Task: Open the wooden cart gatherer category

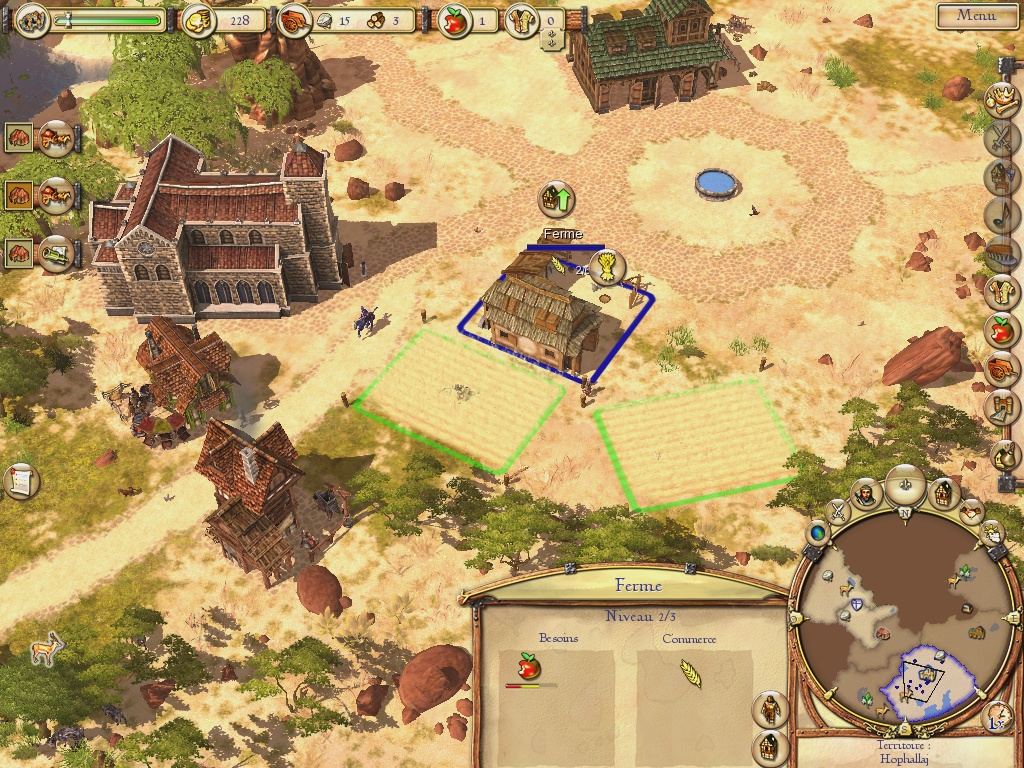Action: click(1000, 368)
